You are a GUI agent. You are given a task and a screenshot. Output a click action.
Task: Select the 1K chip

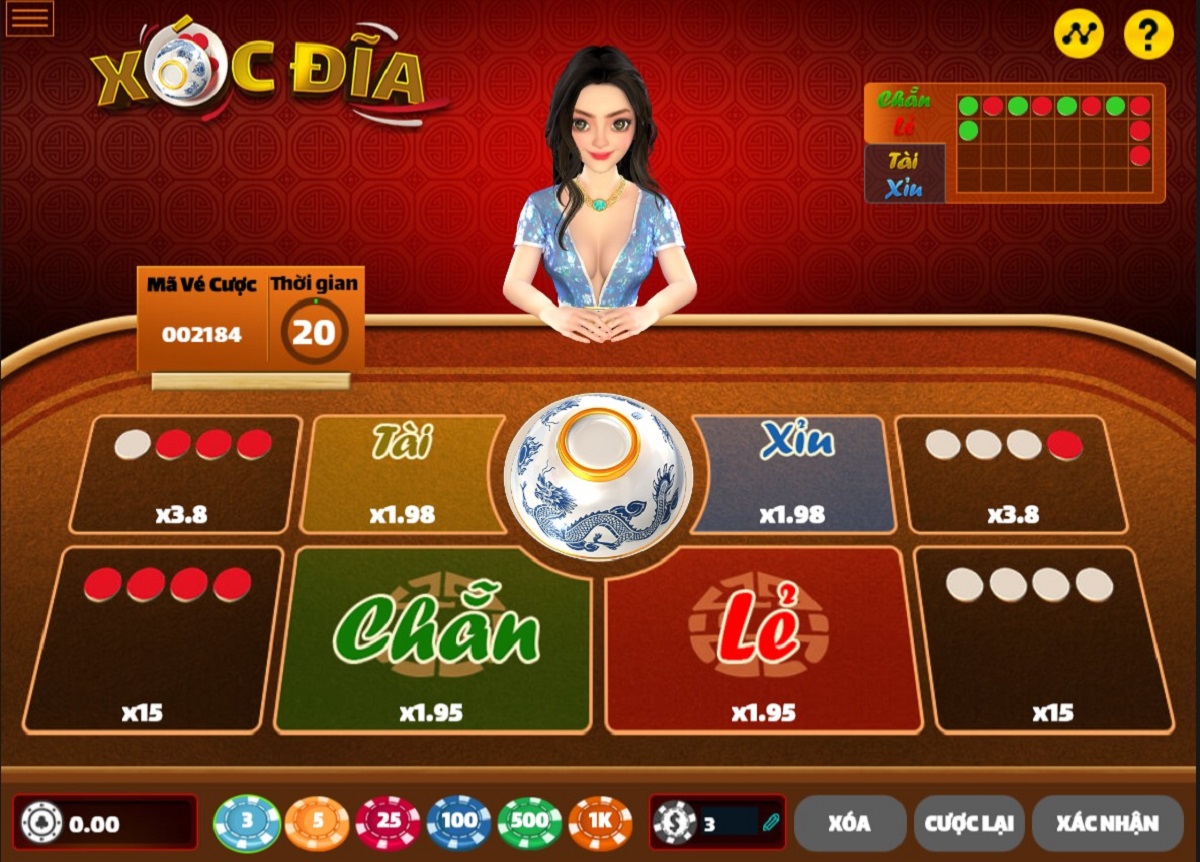click(x=600, y=823)
